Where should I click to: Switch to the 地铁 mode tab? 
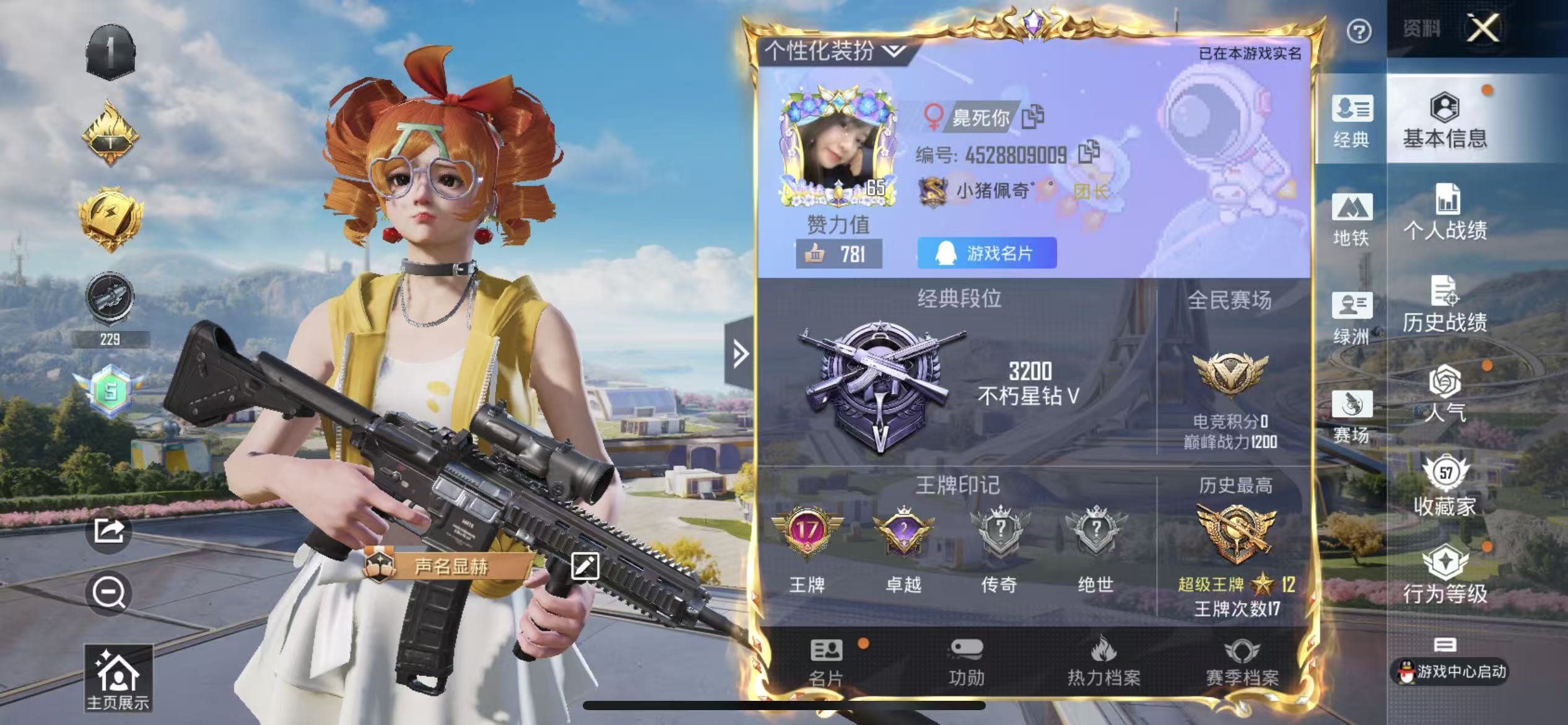[x=1351, y=219]
